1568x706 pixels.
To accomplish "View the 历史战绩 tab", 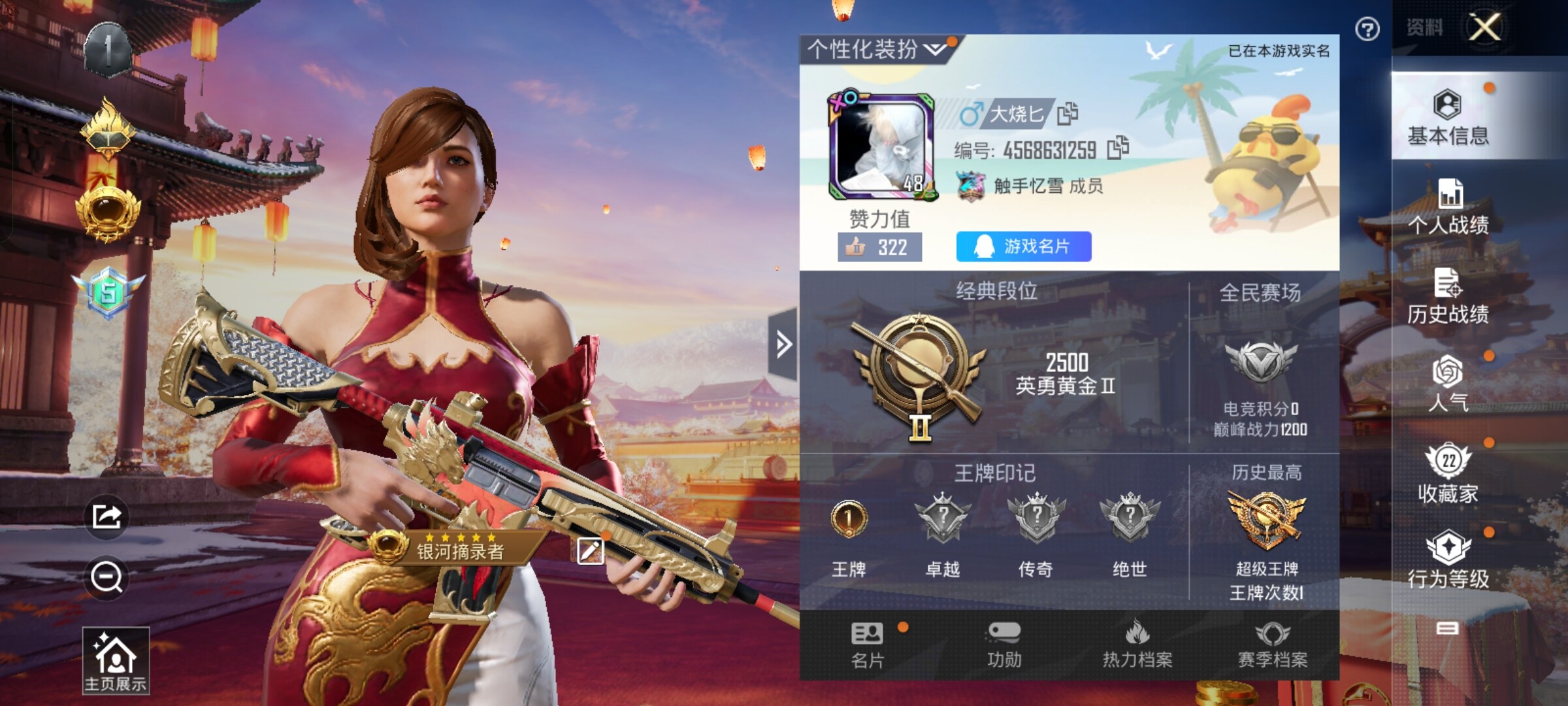I will (x=1448, y=297).
